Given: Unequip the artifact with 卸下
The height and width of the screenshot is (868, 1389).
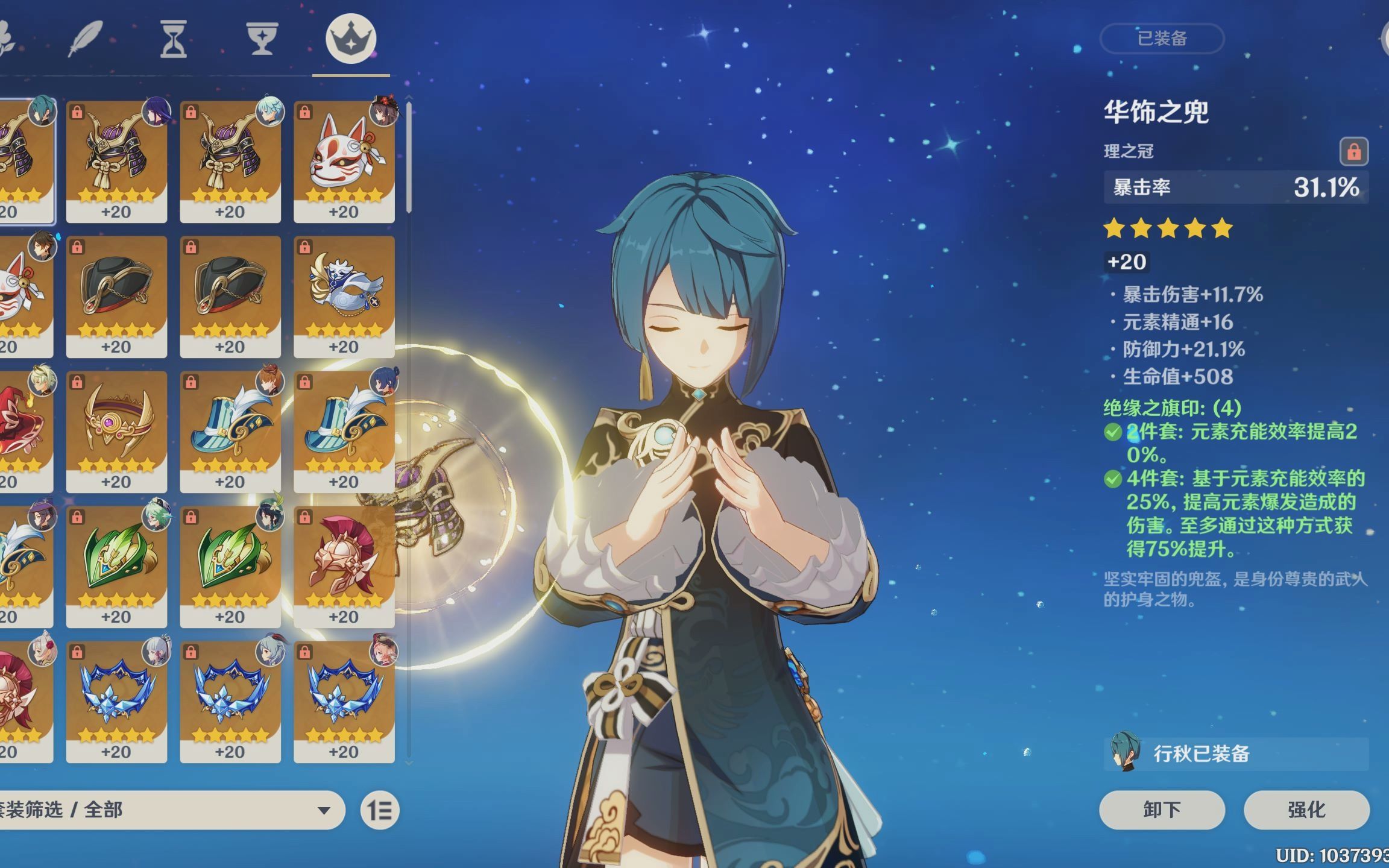Looking at the screenshot, I should (1162, 810).
